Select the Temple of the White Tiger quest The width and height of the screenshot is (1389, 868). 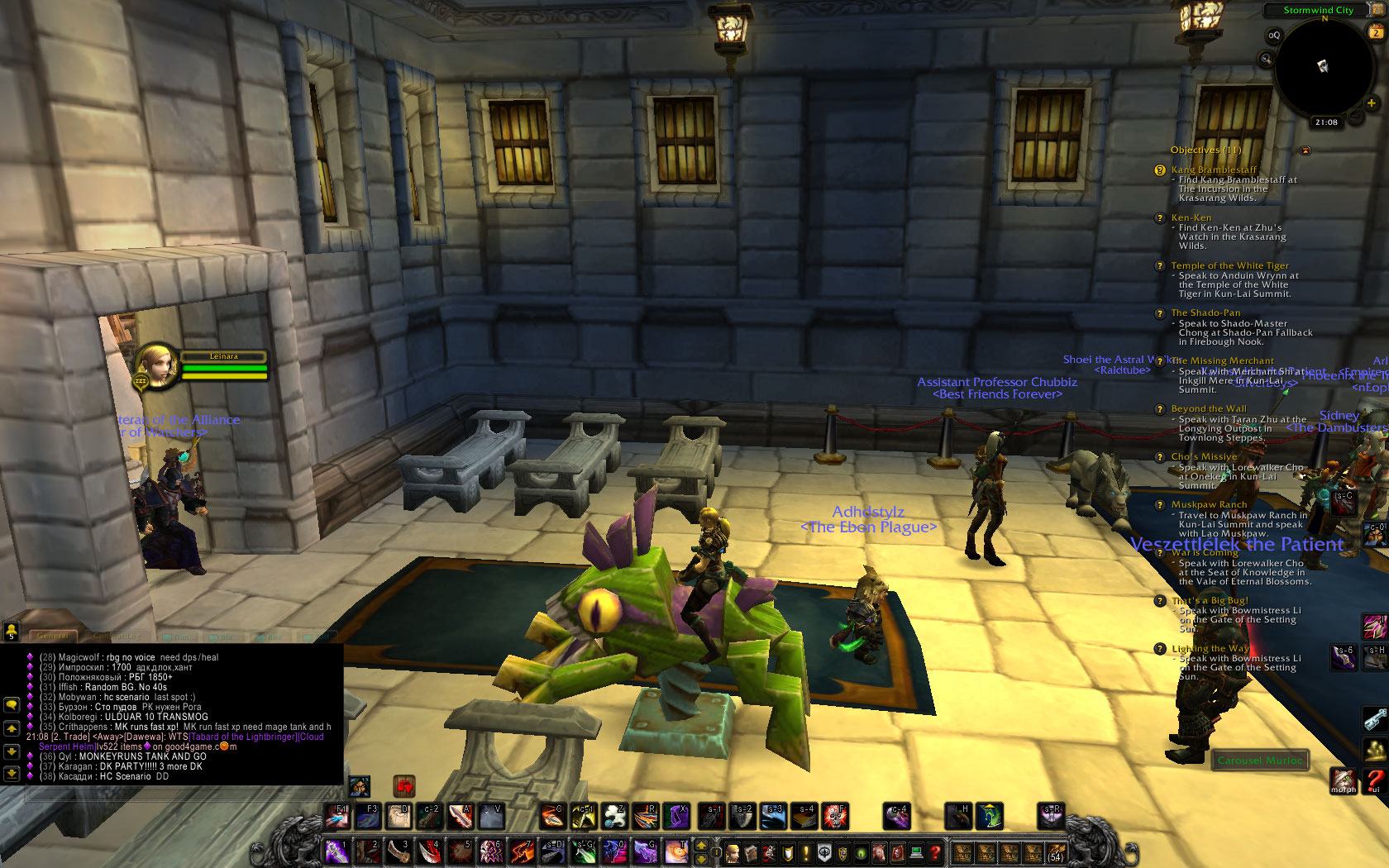pyautogui.click(x=1229, y=265)
